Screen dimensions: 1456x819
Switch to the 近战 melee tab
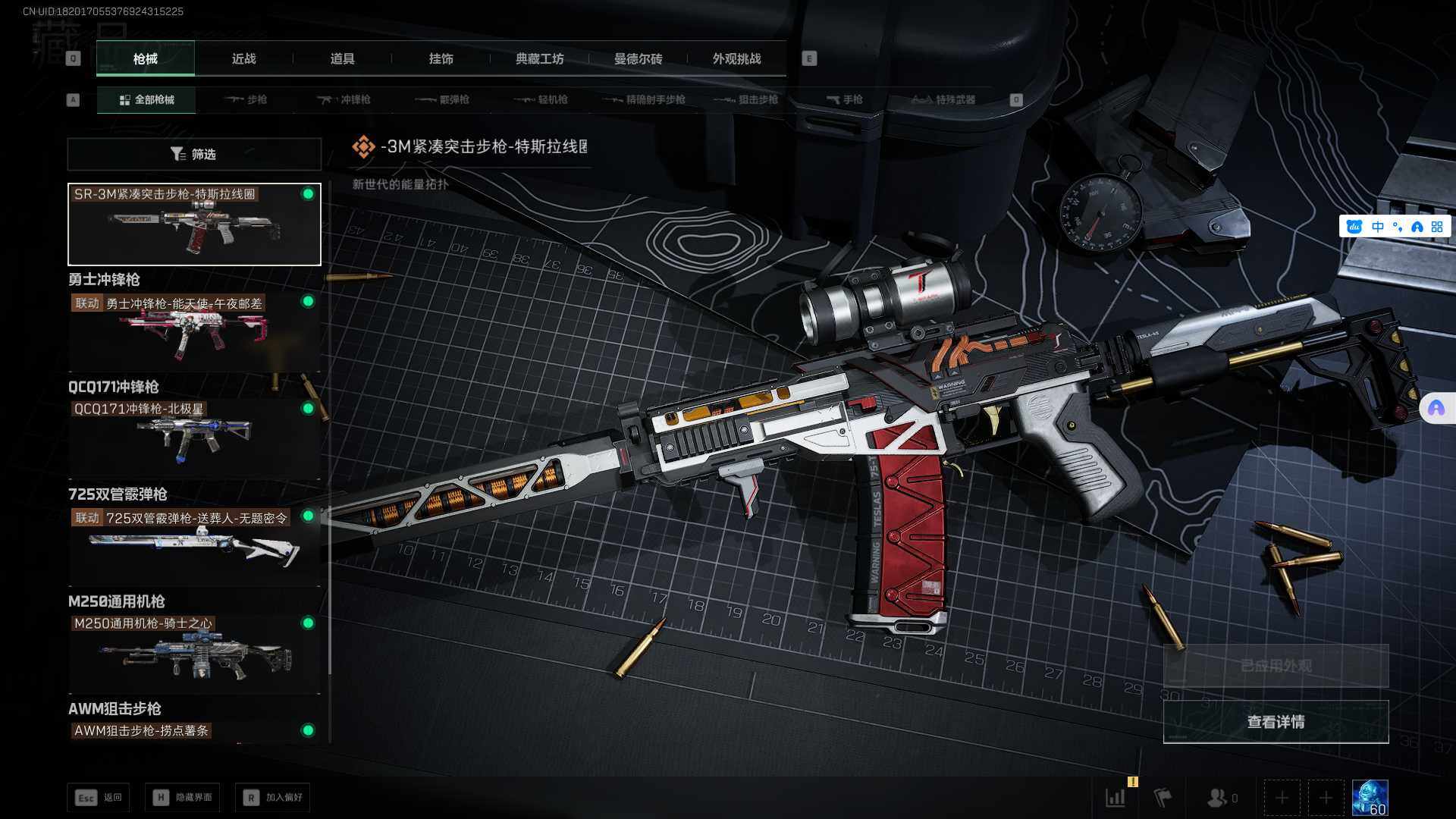pos(243,59)
